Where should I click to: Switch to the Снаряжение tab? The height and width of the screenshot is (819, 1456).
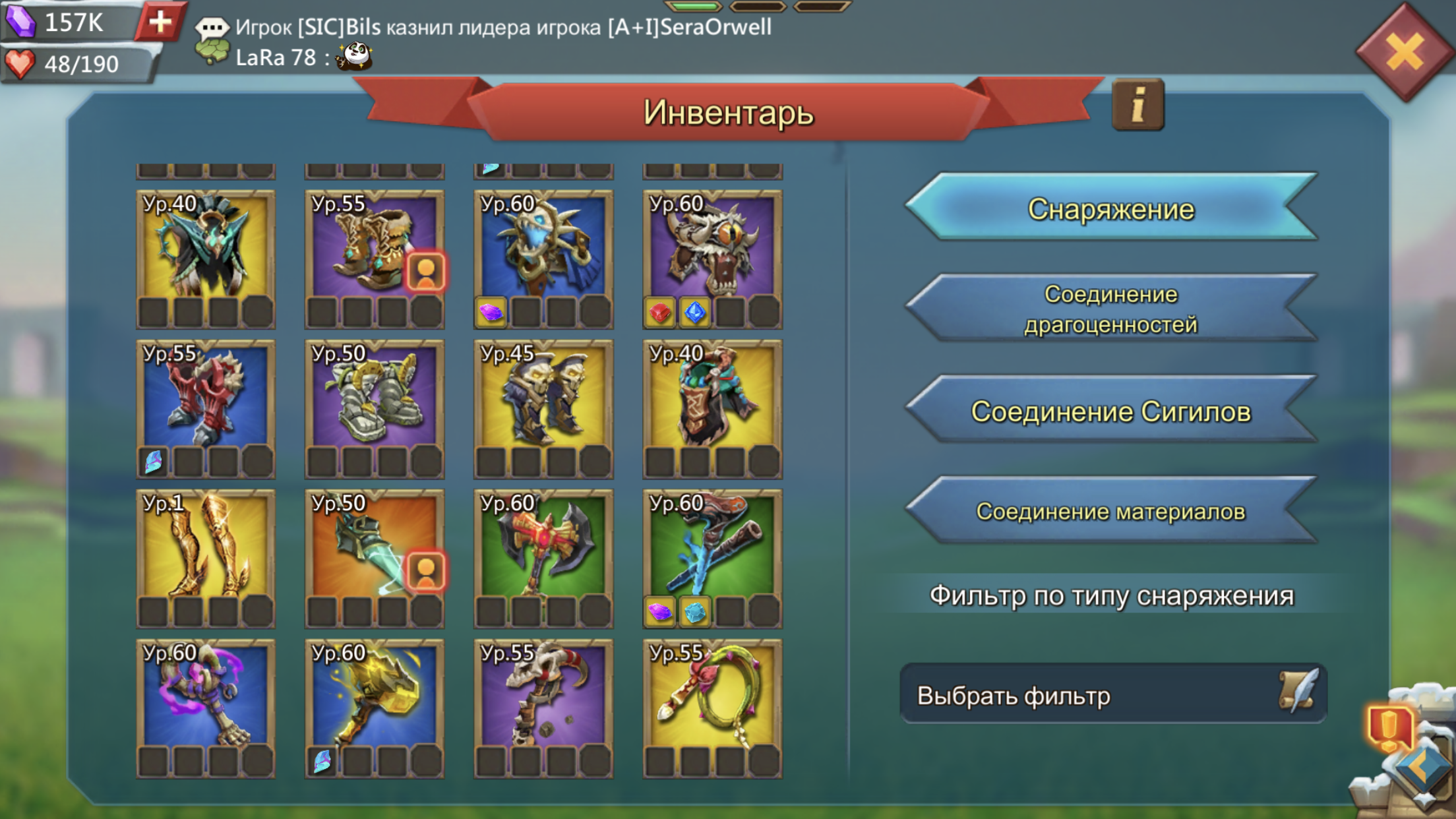pos(1111,209)
